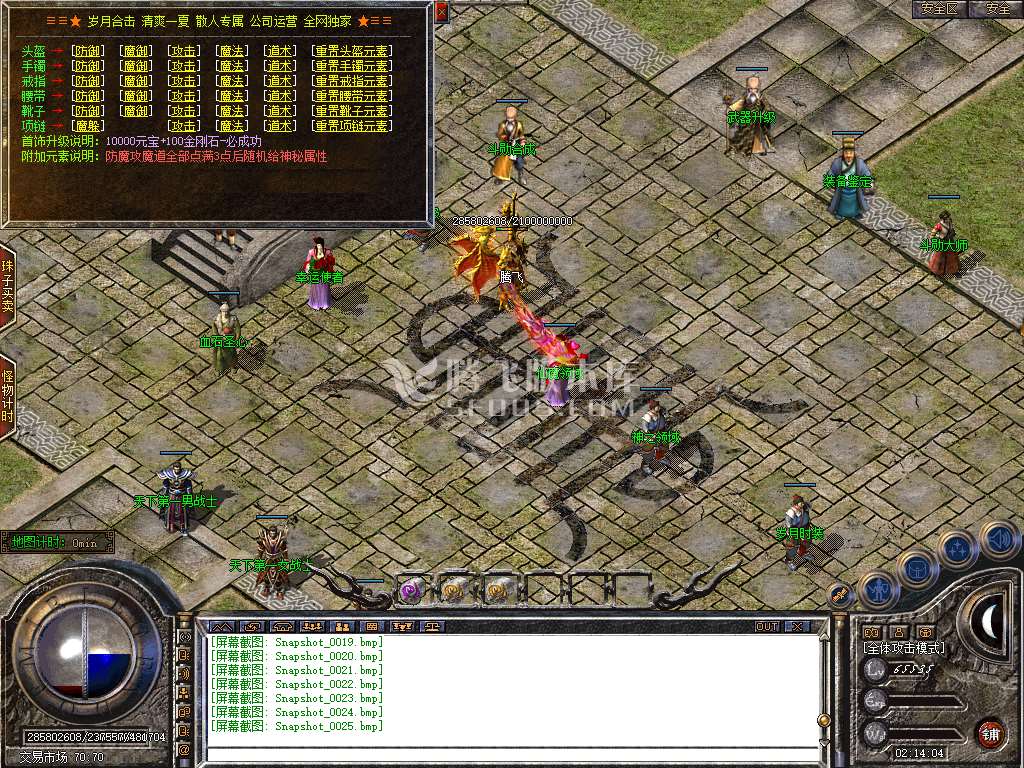Viewport: 1024px width, 768px height.
Task: Toggle the 全体攻击模式 attack mode label
Action: [x=904, y=648]
